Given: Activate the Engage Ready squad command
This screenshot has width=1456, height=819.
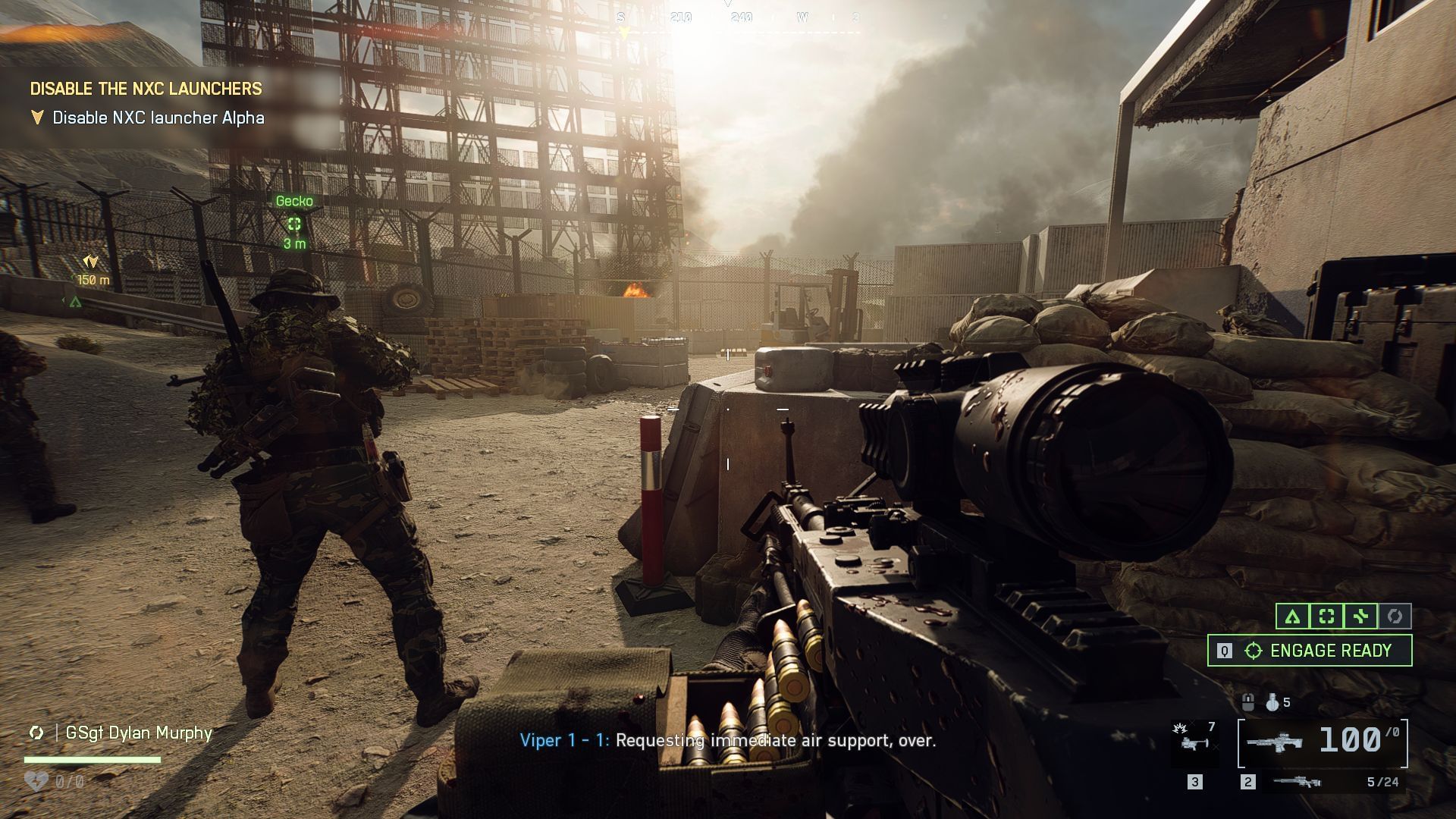Looking at the screenshot, I should pos(1310,651).
